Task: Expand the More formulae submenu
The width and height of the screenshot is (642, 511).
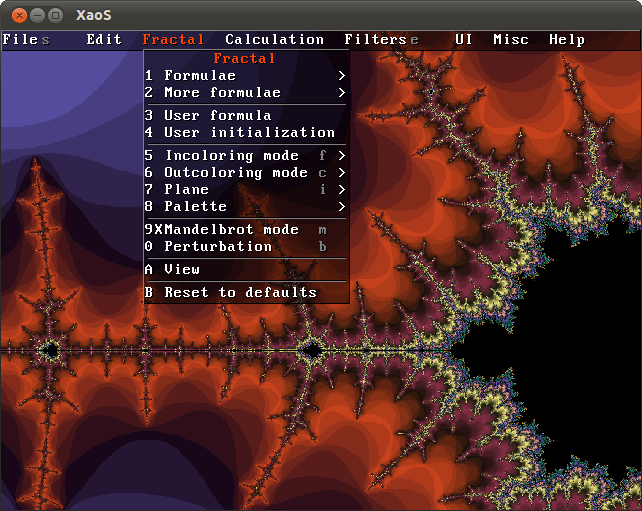Action: tap(222, 93)
